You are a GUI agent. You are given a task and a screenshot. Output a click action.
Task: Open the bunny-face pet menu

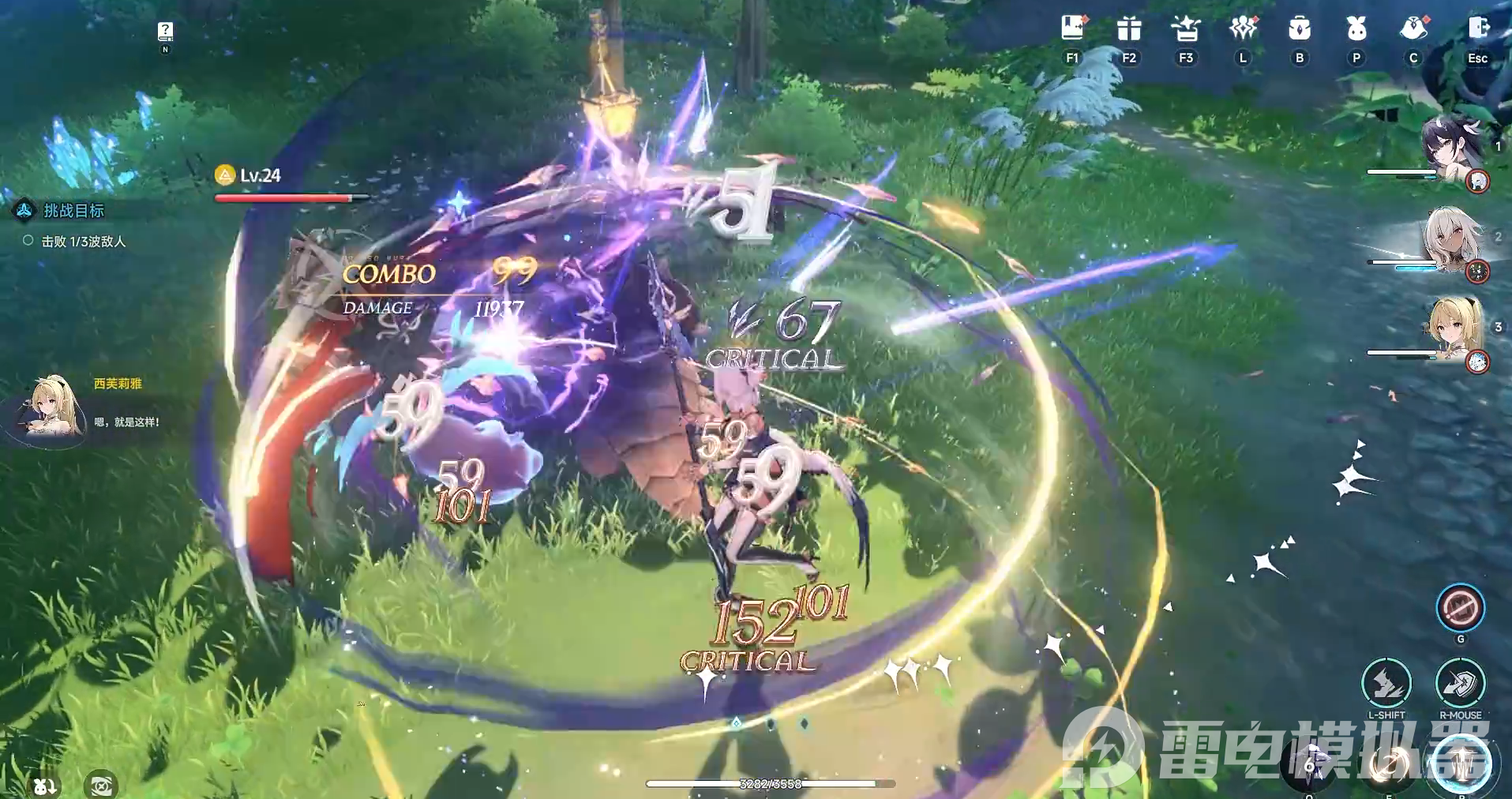[x=1356, y=29]
